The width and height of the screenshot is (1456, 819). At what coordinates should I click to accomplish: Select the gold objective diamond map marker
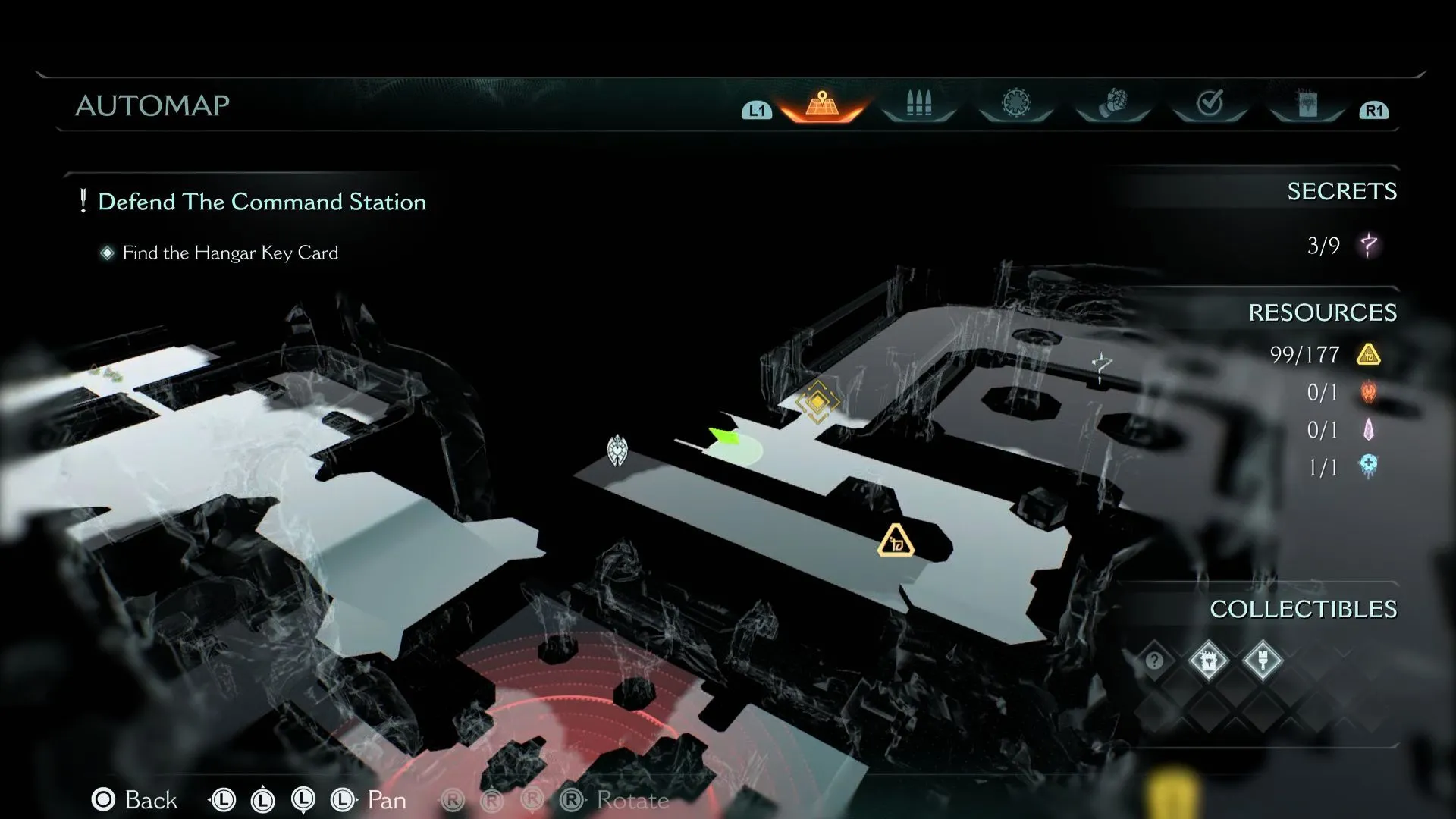817,400
